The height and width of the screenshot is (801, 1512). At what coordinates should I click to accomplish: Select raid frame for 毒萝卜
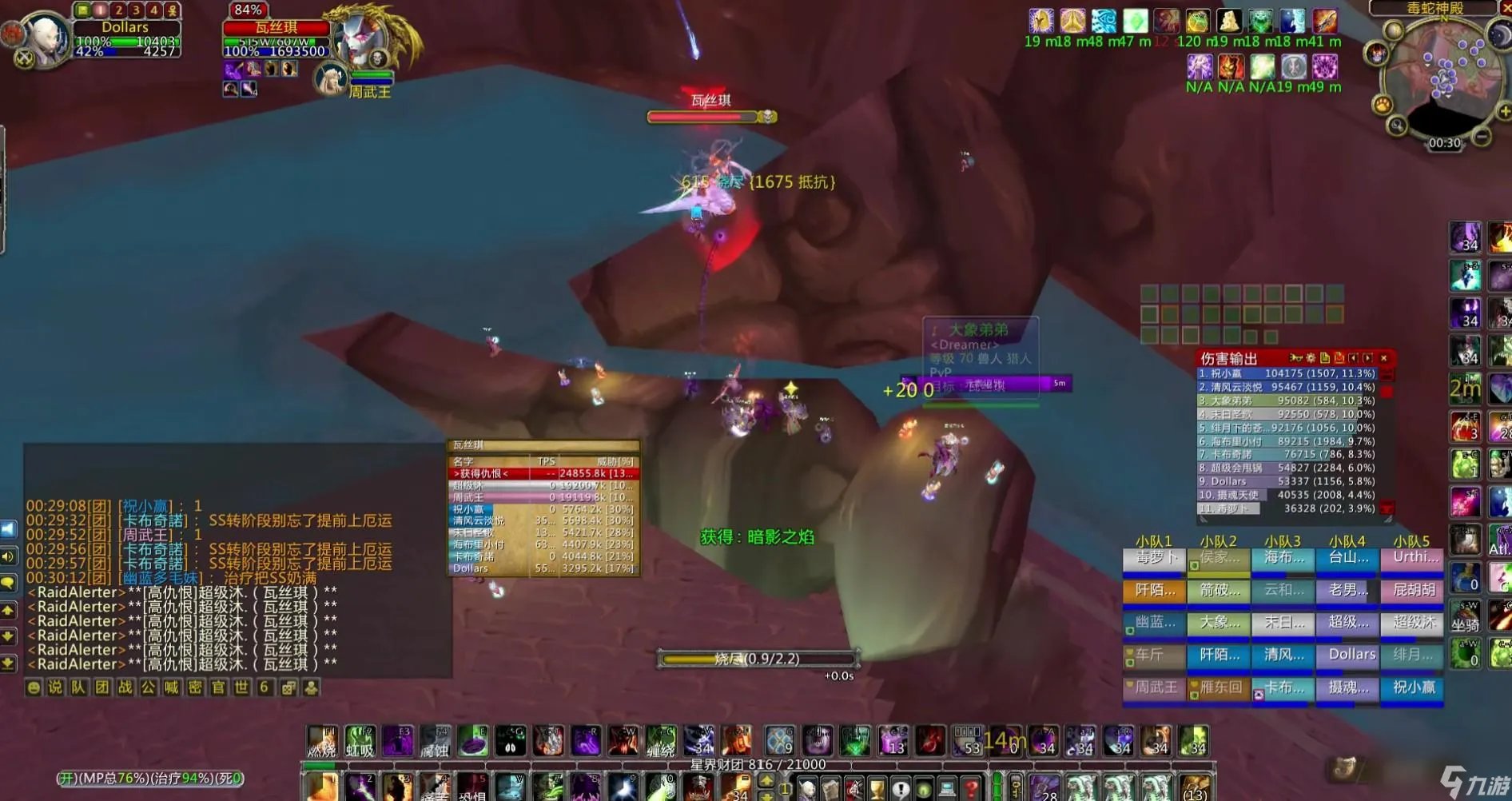click(1154, 559)
